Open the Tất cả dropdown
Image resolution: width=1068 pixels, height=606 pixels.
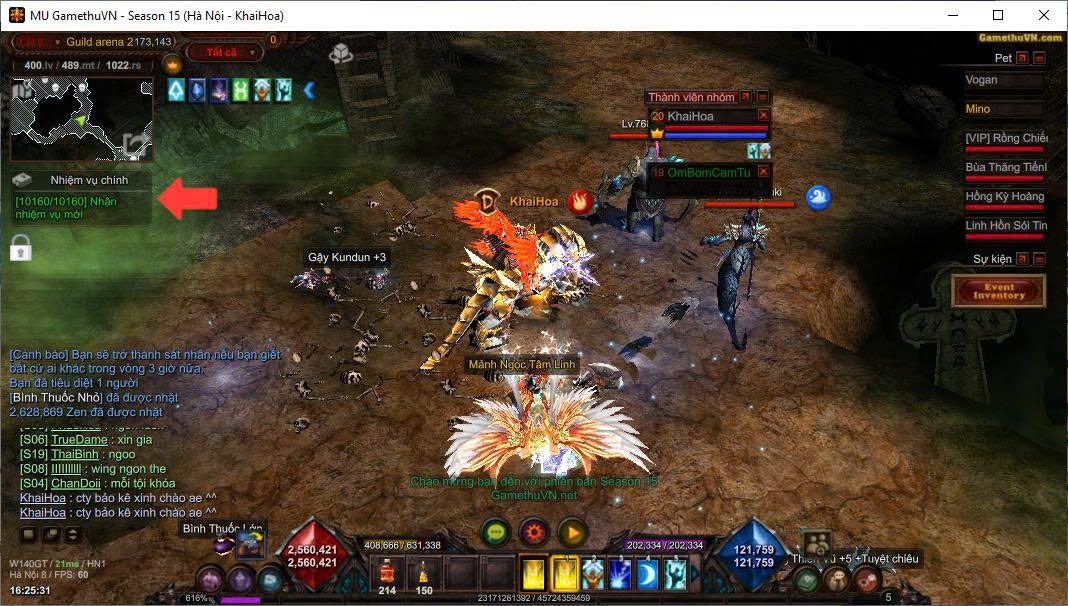click(226, 52)
